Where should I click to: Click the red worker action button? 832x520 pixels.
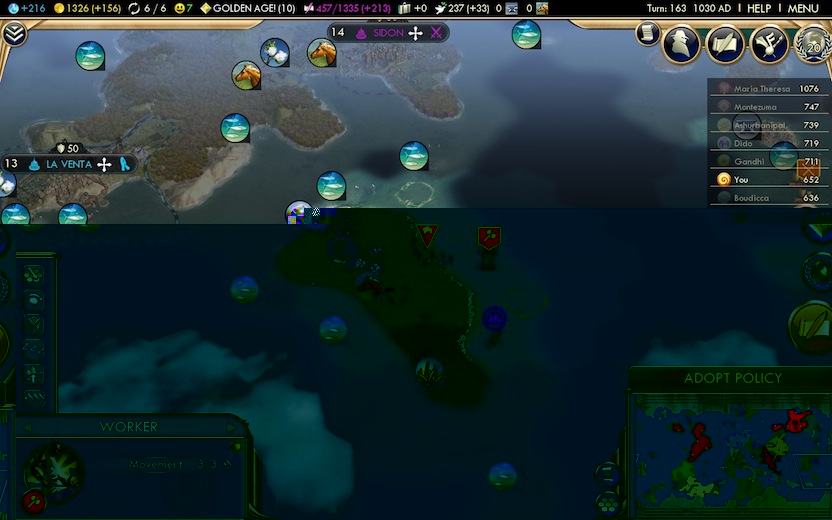click(33, 500)
